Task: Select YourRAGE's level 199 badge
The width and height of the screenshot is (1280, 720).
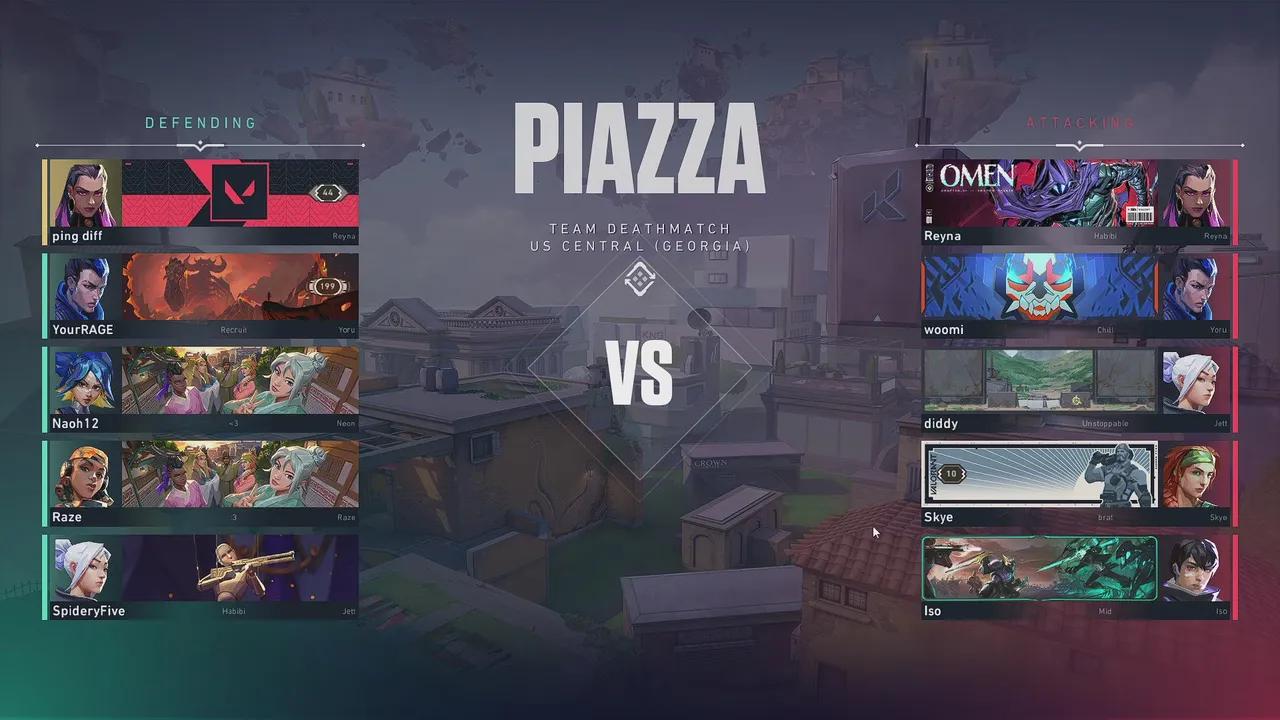Action: [328, 286]
